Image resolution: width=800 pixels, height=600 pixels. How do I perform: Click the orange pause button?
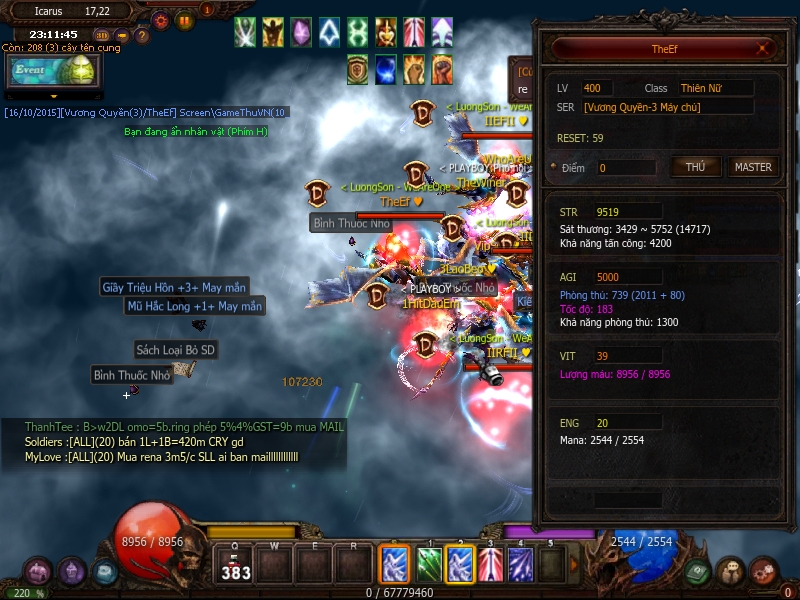click(x=185, y=20)
